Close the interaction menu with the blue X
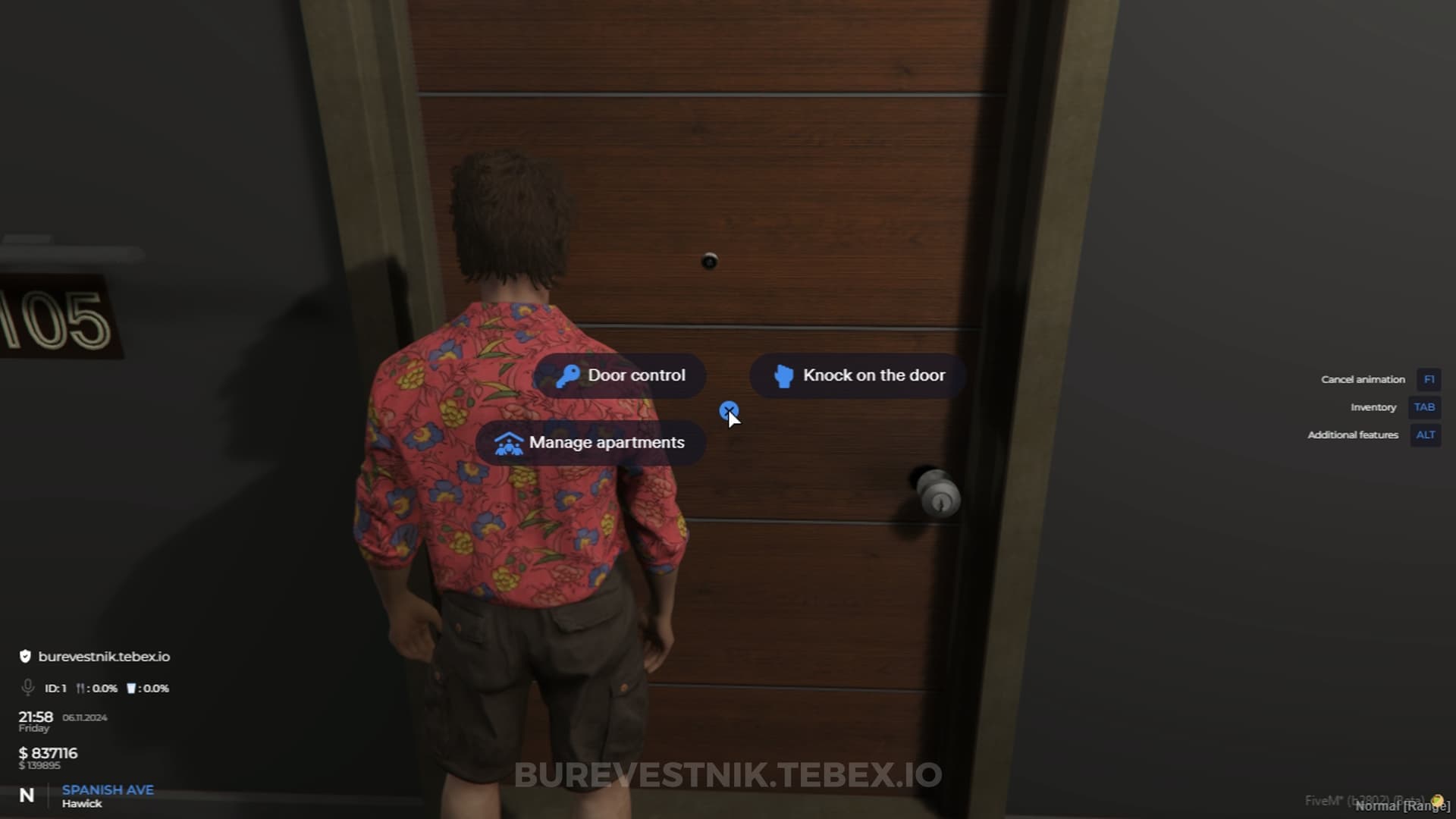Image resolution: width=1456 pixels, height=819 pixels. click(x=730, y=411)
